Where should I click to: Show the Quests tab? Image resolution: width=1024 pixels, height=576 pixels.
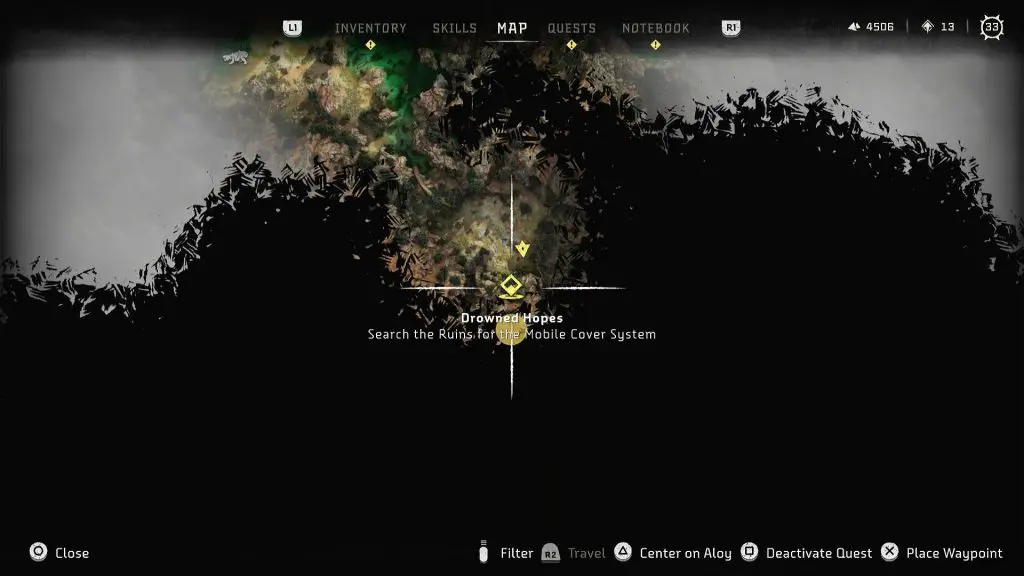(571, 28)
